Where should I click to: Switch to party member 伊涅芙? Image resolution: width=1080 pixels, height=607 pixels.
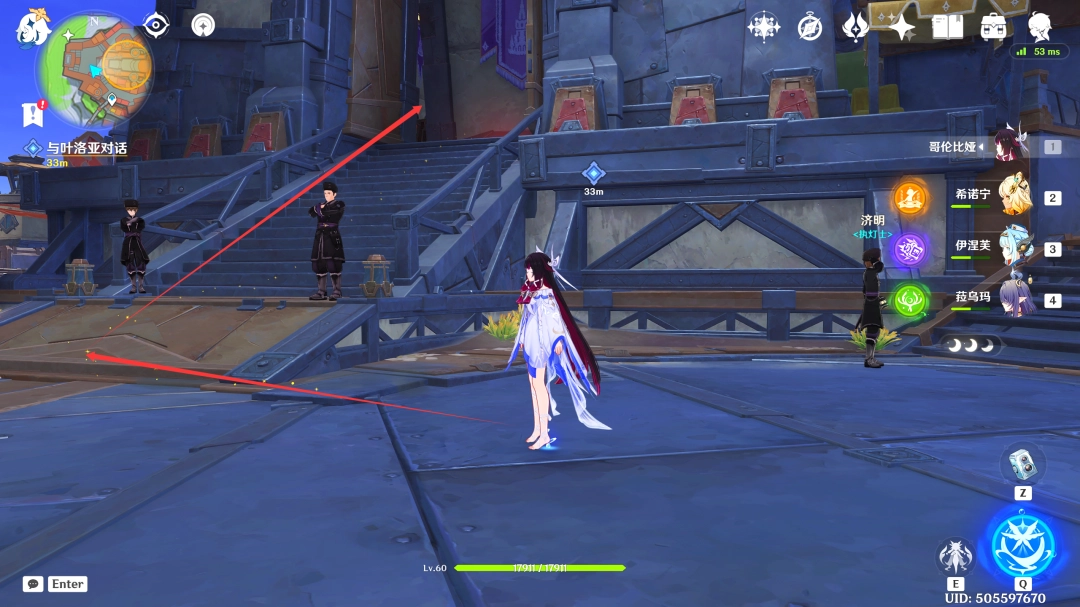(1014, 247)
